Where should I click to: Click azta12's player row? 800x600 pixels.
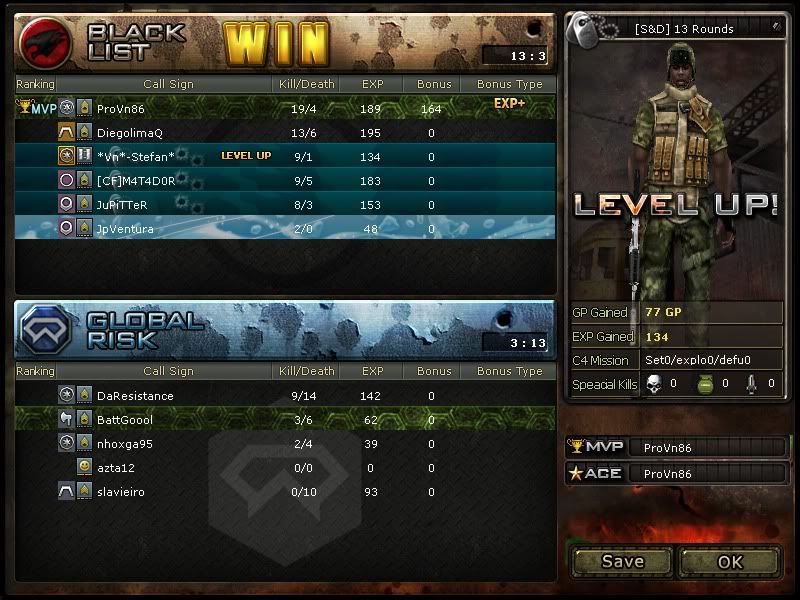tap(285, 467)
